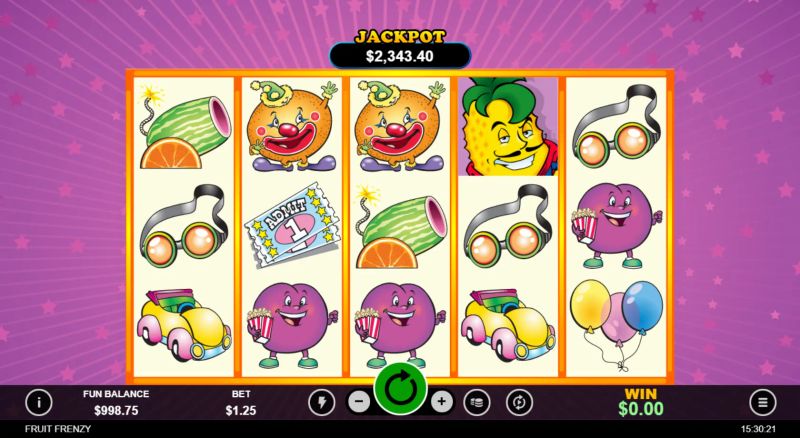Open the hamburger menu
Image resolution: width=800 pixels, height=438 pixels.
(x=762, y=402)
